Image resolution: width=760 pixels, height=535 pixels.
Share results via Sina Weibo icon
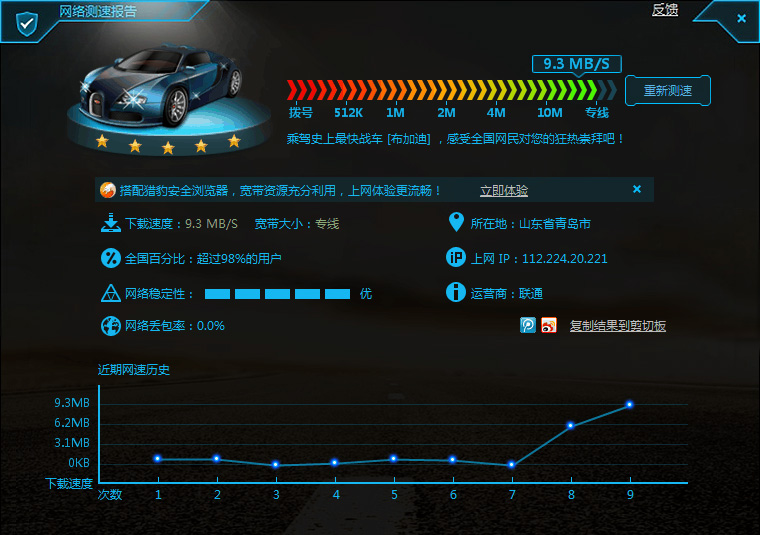[549, 325]
